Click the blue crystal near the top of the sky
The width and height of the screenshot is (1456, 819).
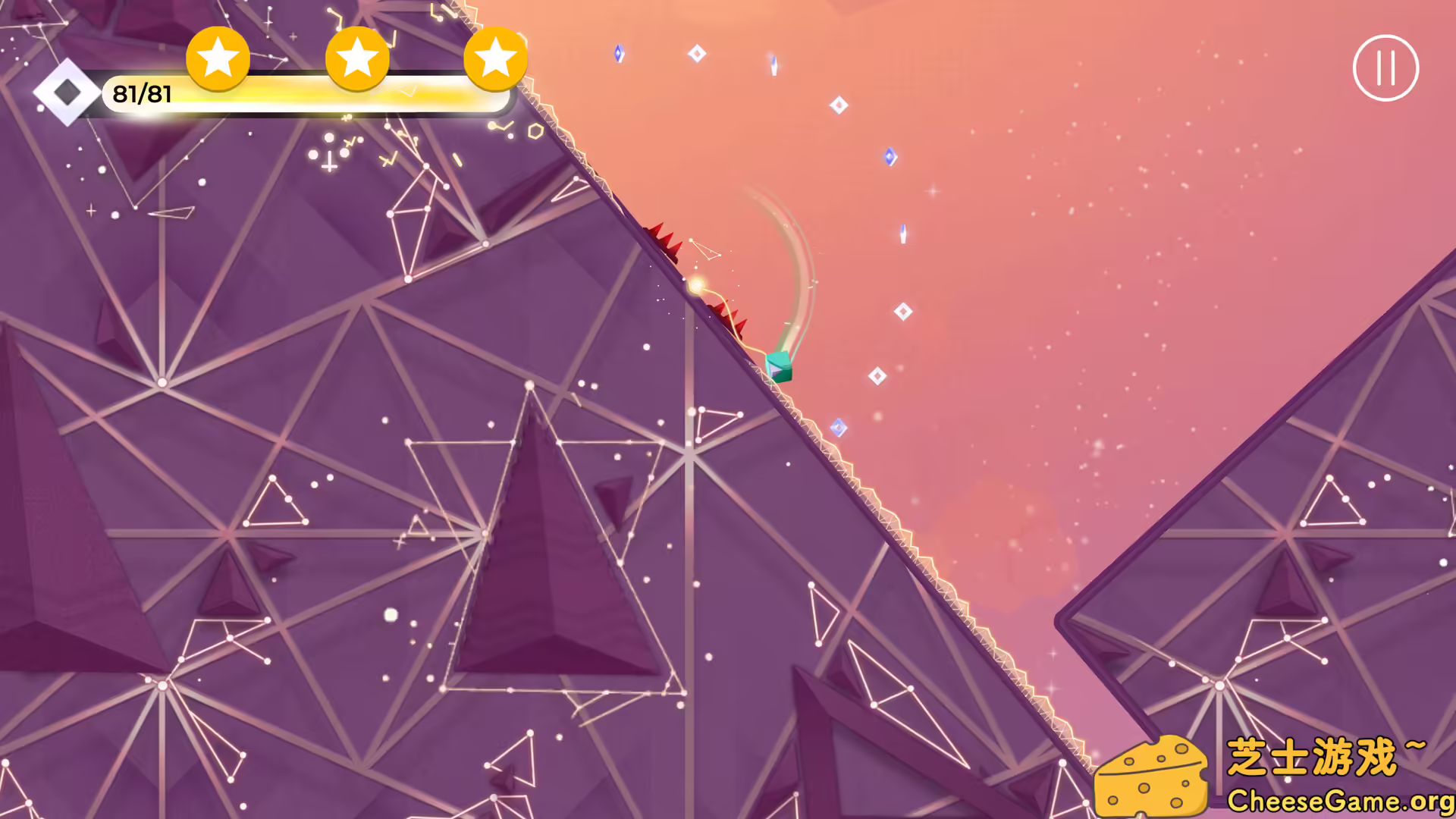(620, 53)
